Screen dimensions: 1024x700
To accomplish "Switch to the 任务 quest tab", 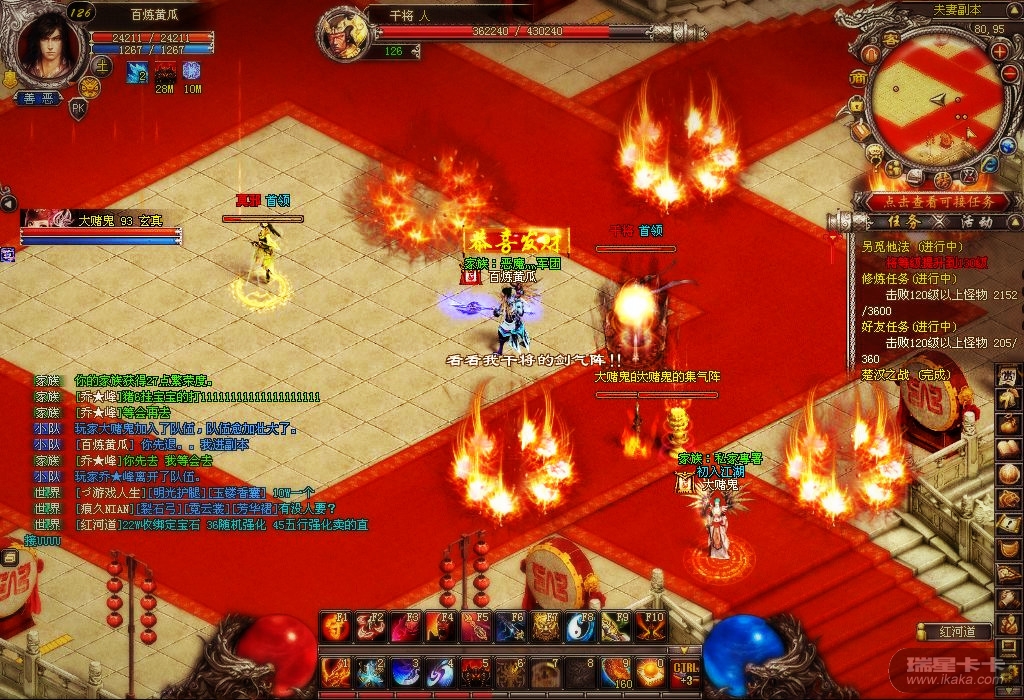I will [902, 221].
